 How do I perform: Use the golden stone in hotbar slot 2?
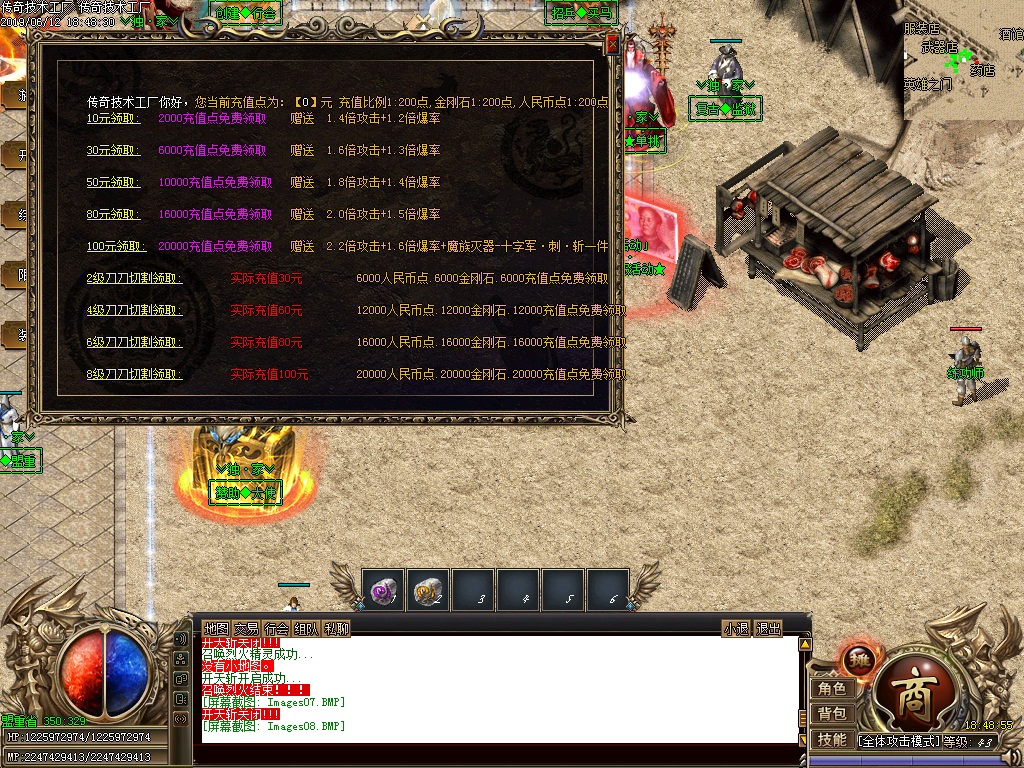tap(428, 590)
